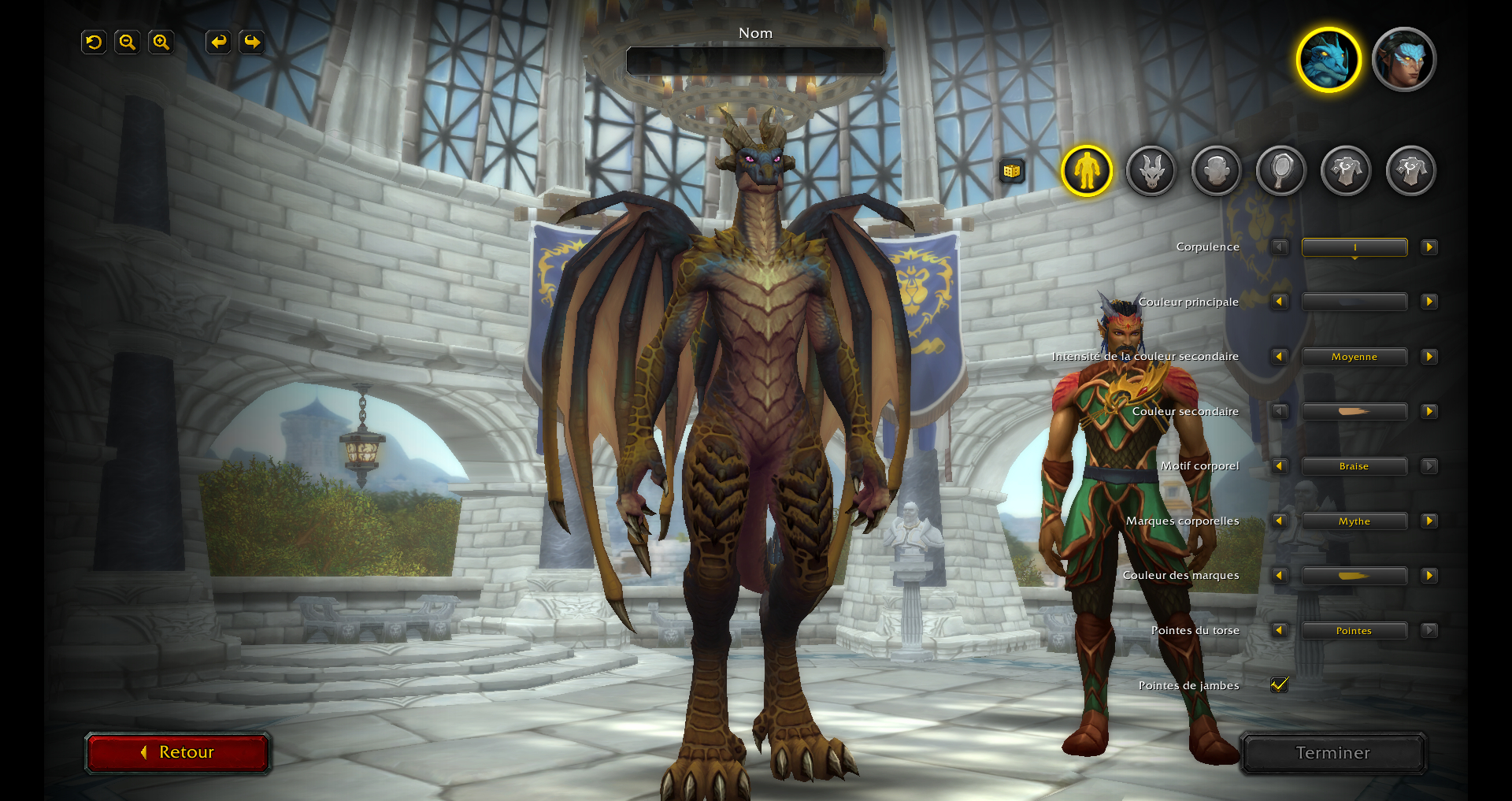Type in the Nom name field
Viewport: 1512px width, 801px height.
[x=755, y=61]
